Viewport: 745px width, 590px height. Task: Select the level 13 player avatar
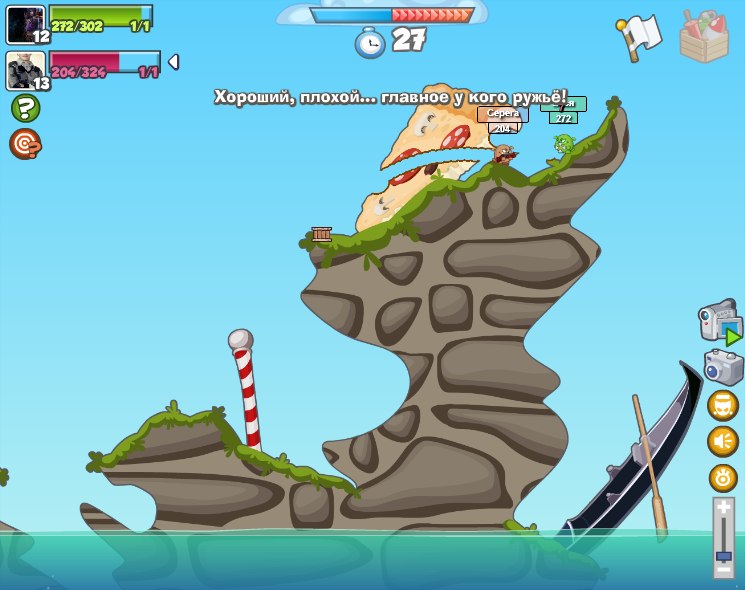point(26,71)
